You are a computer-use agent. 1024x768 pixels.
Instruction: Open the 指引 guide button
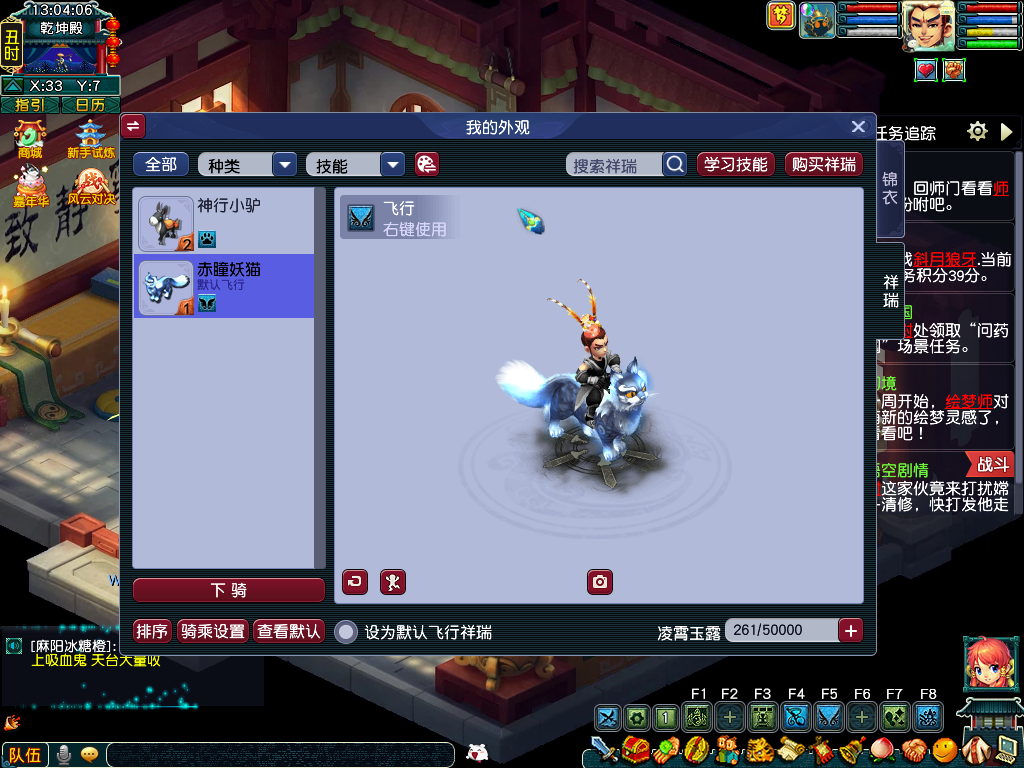point(29,104)
